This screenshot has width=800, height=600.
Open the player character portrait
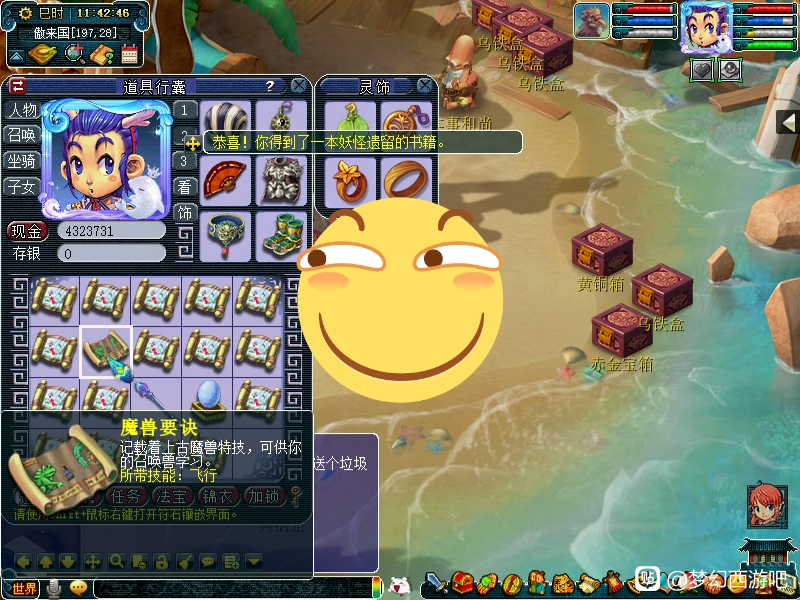pos(708,27)
